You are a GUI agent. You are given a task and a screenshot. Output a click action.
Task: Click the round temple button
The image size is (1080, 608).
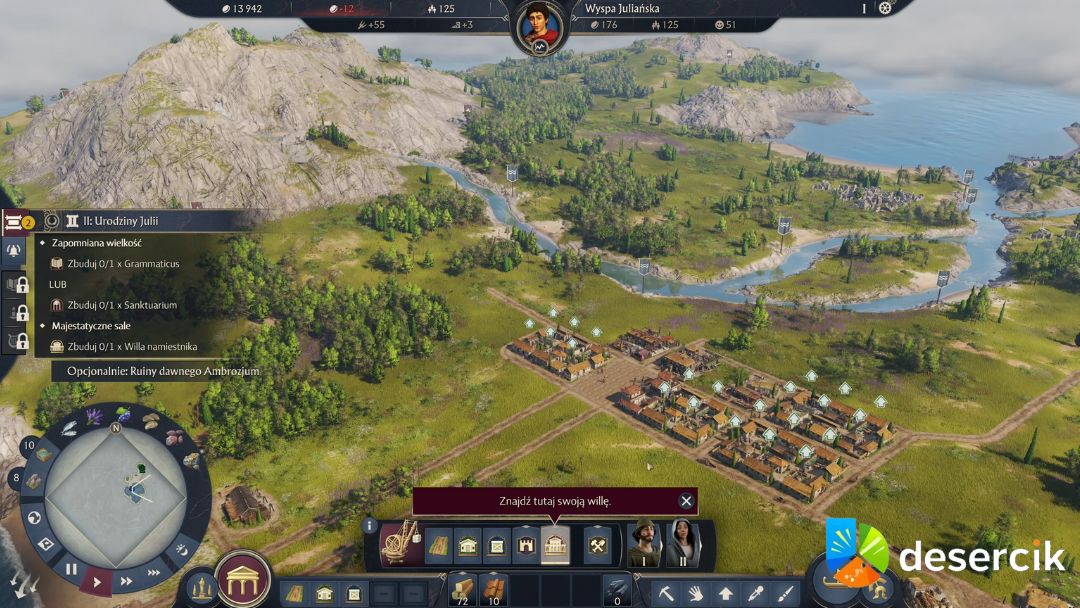click(242, 579)
